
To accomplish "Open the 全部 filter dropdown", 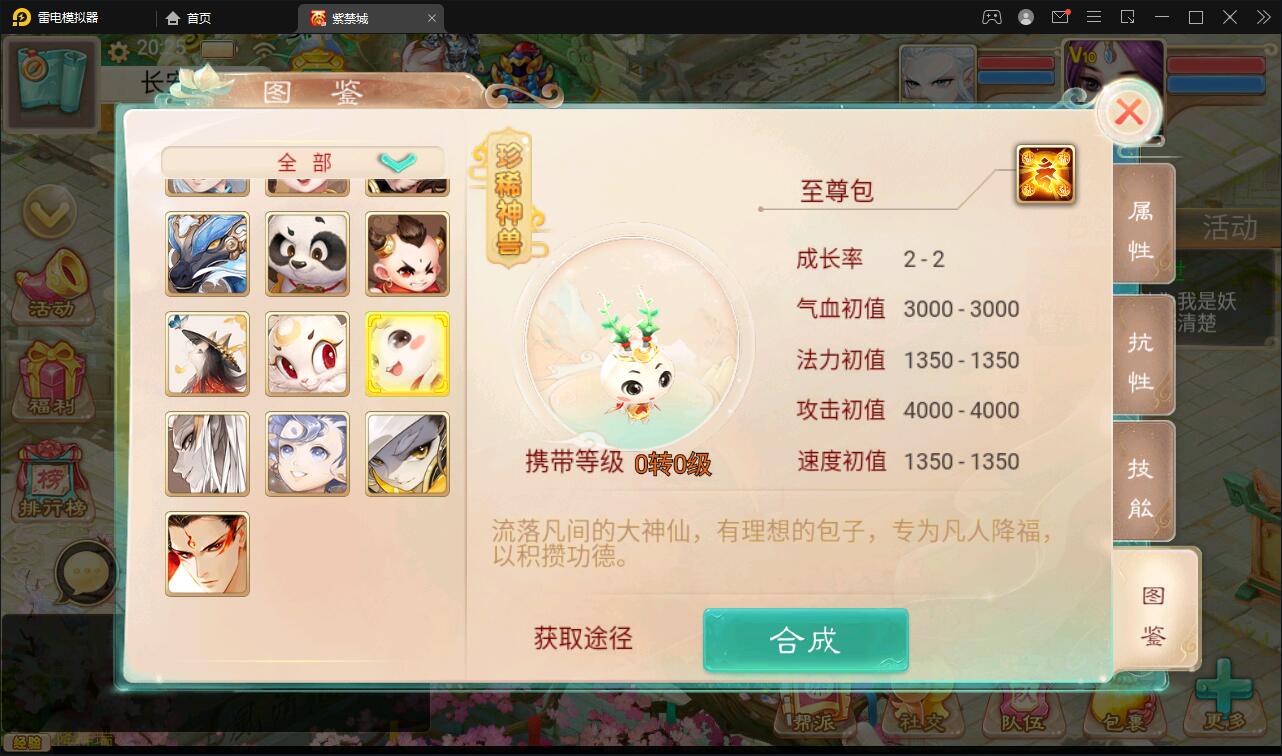I will click(x=300, y=161).
